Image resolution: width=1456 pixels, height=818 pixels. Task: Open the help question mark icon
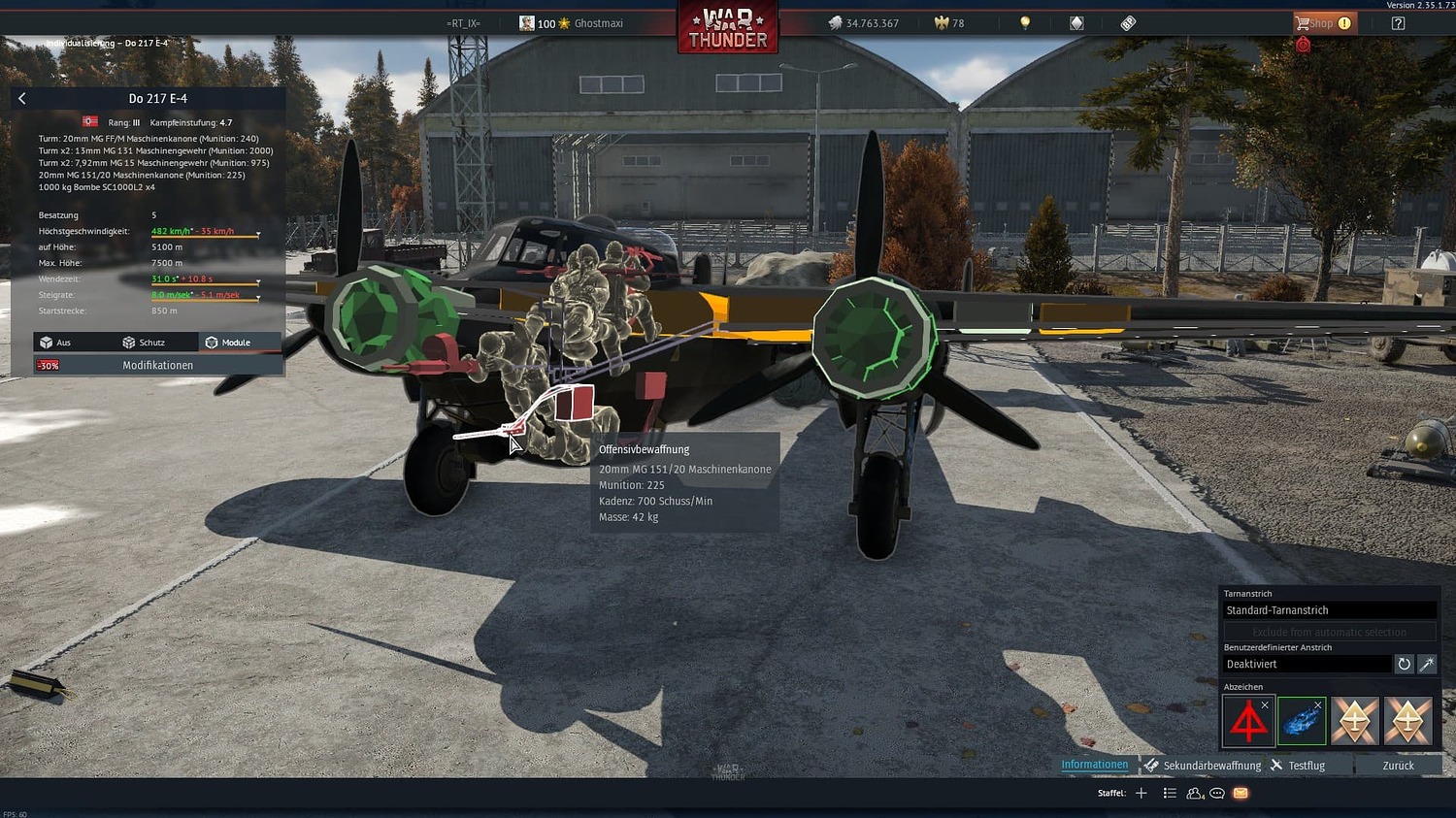click(x=1398, y=21)
